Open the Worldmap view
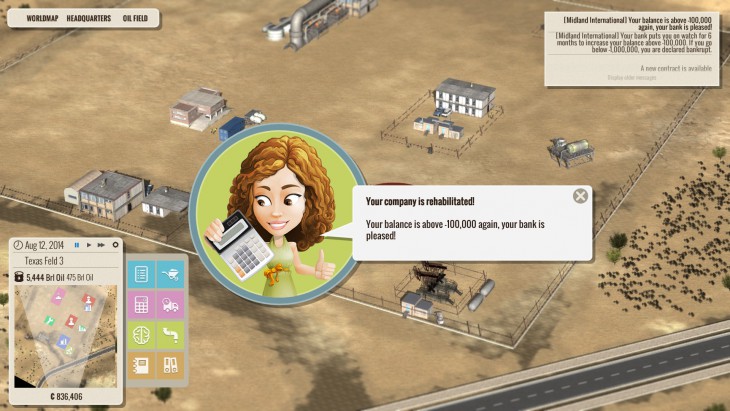The width and height of the screenshot is (730, 411). (x=41, y=18)
